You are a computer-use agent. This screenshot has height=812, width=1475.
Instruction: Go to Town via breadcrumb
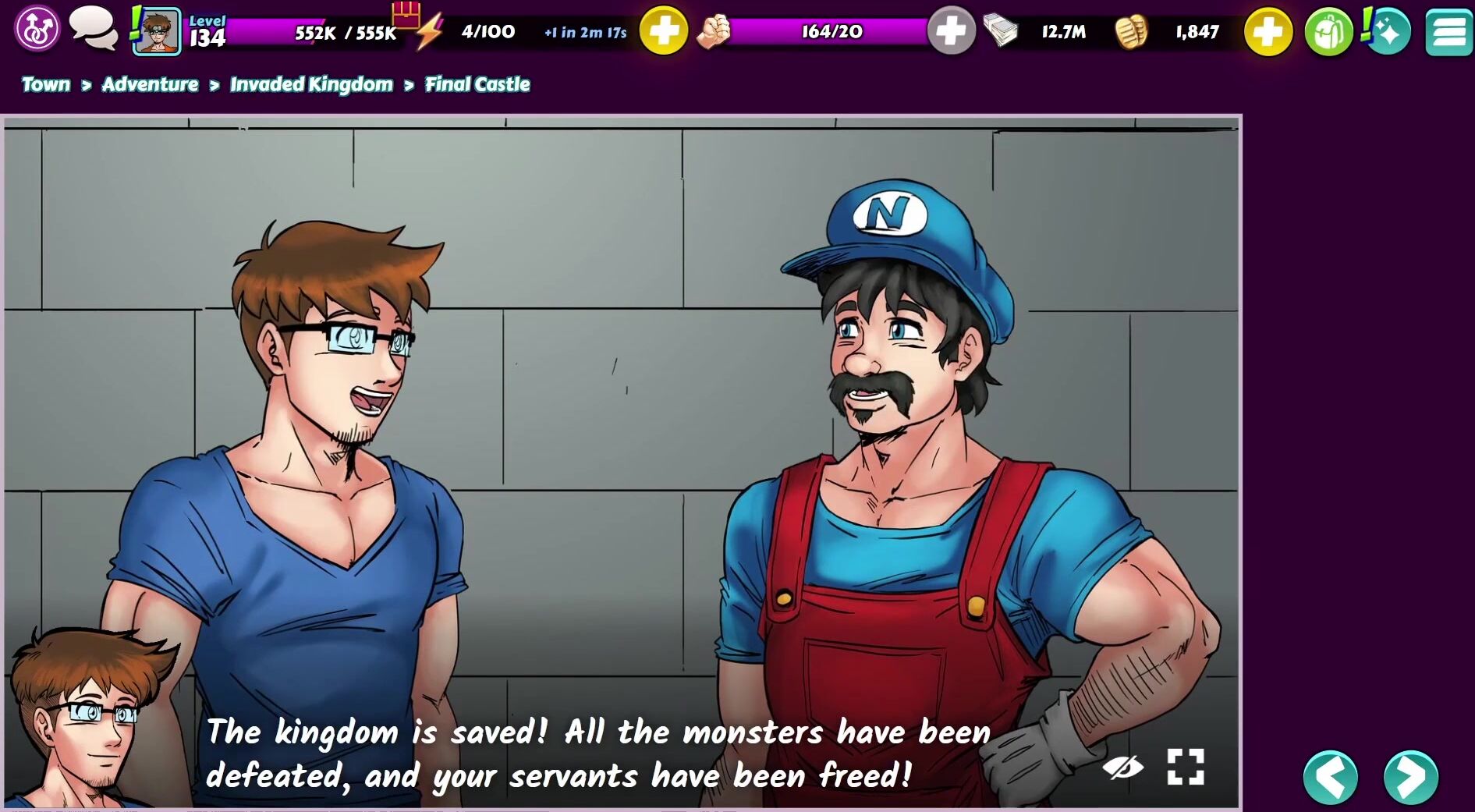tap(46, 84)
